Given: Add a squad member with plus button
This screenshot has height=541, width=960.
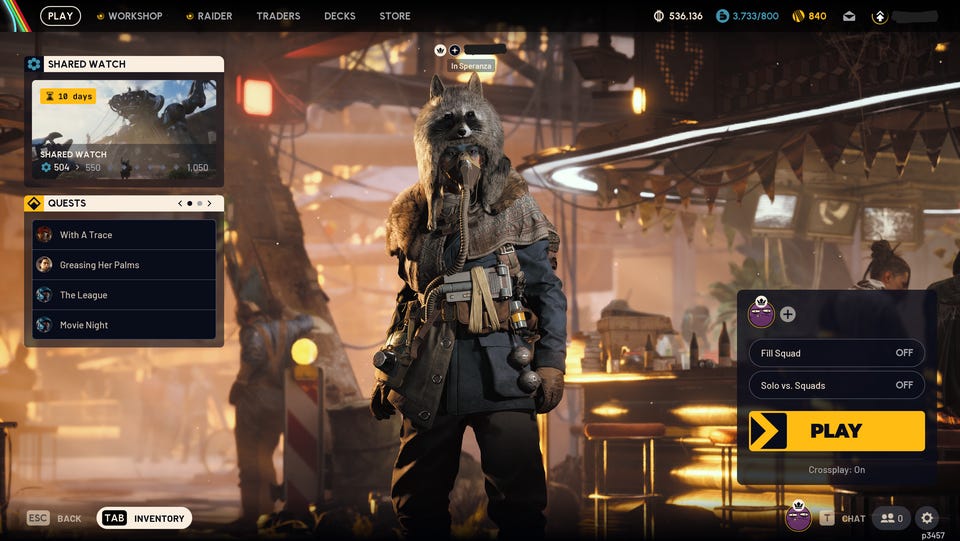Looking at the screenshot, I should click(x=788, y=314).
